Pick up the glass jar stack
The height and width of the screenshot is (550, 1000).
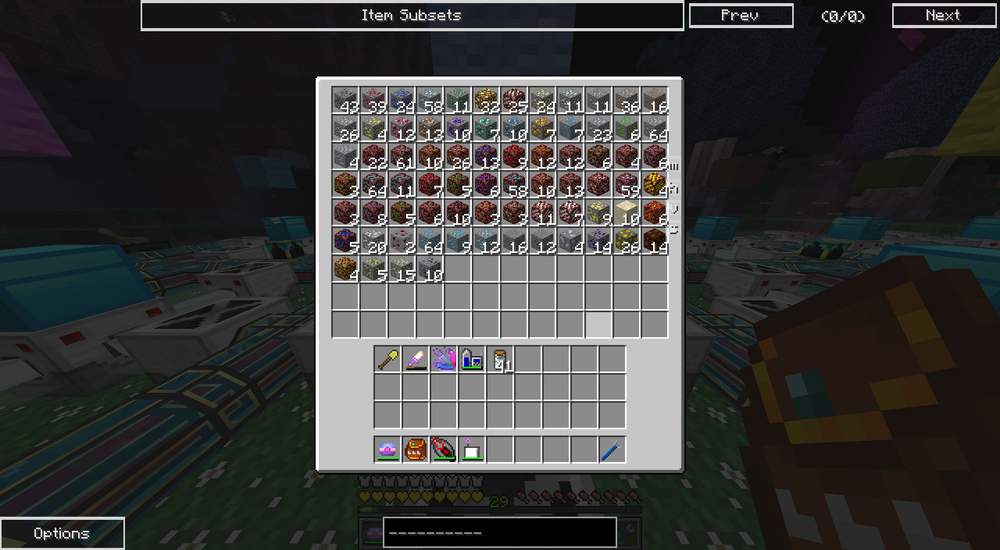(500, 359)
